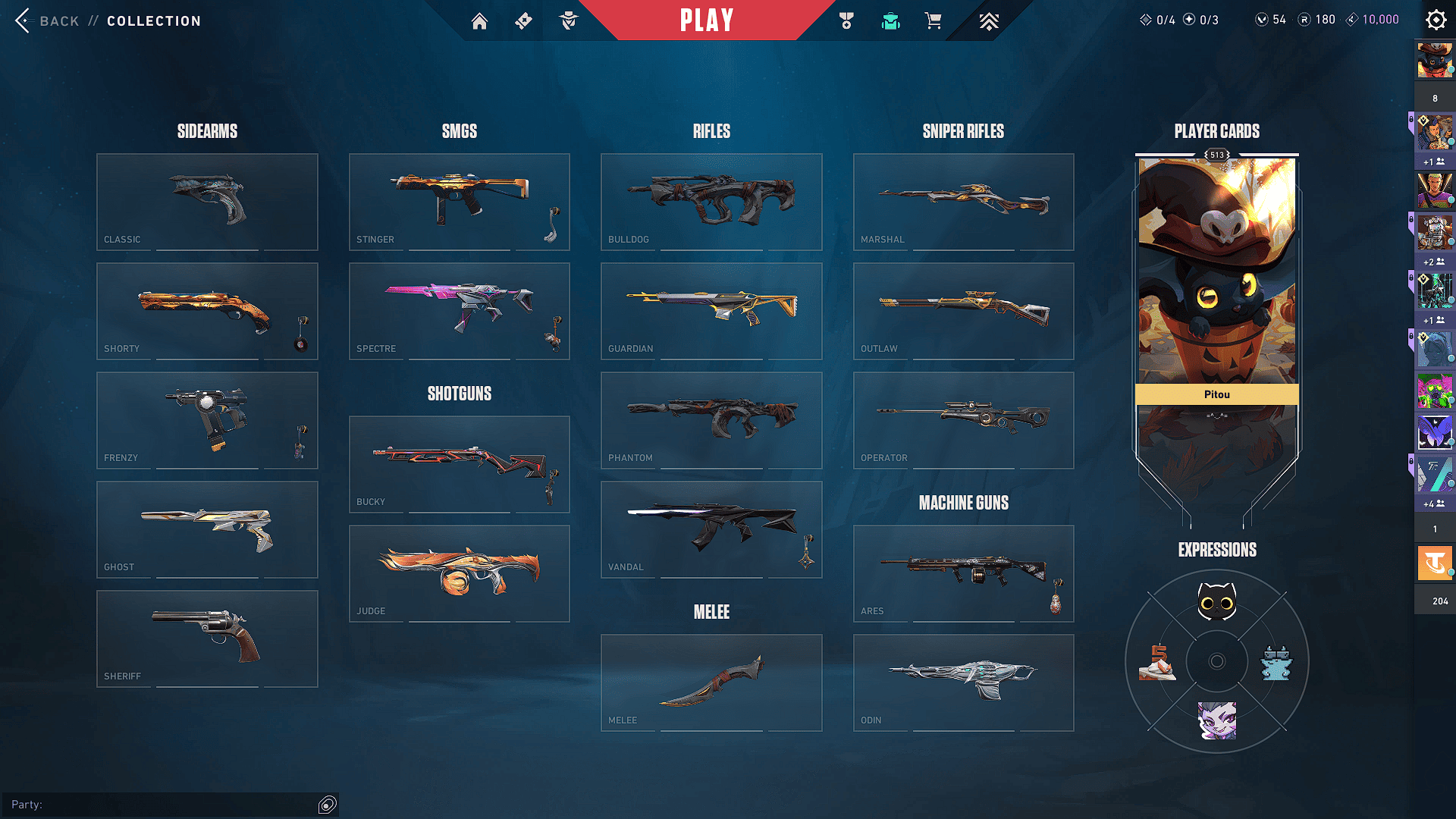Image resolution: width=1456 pixels, height=819 pixels.
Task: Open the Sheriff revolver slot
Action: pyautogui.click(x=207, y=639)
